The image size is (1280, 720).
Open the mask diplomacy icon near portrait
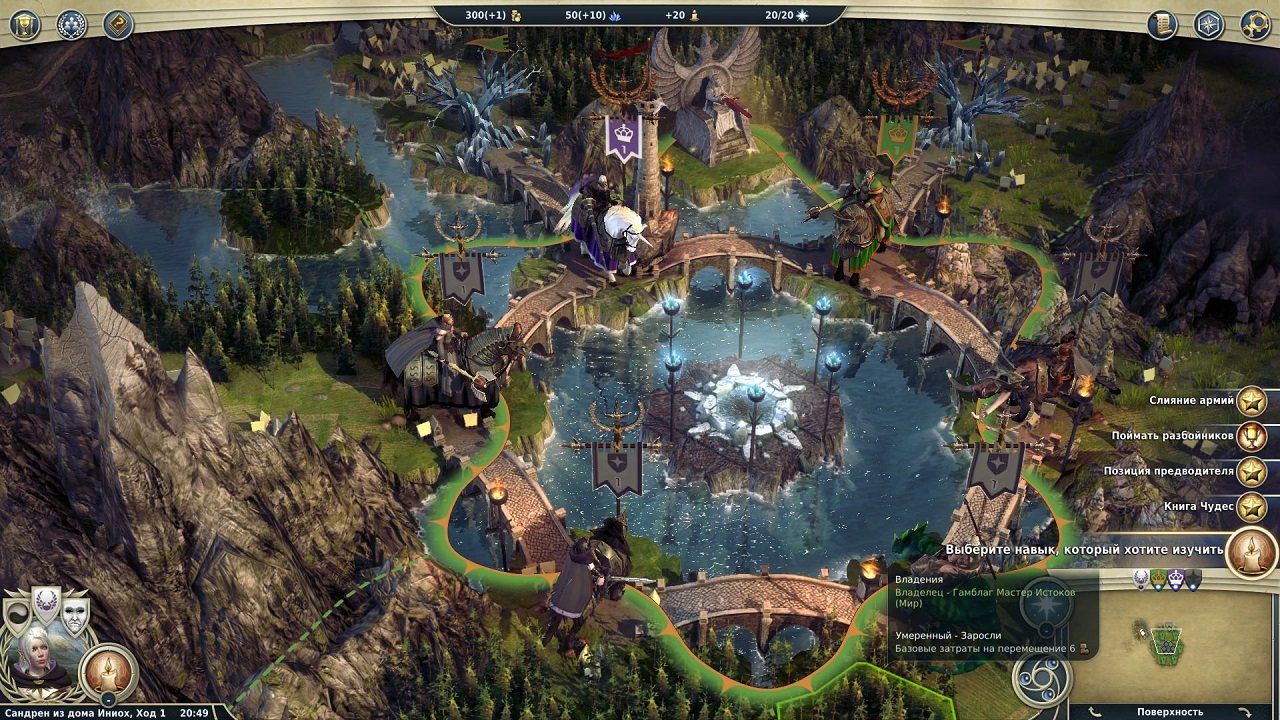pyautogui.click(x=76, y=617)
